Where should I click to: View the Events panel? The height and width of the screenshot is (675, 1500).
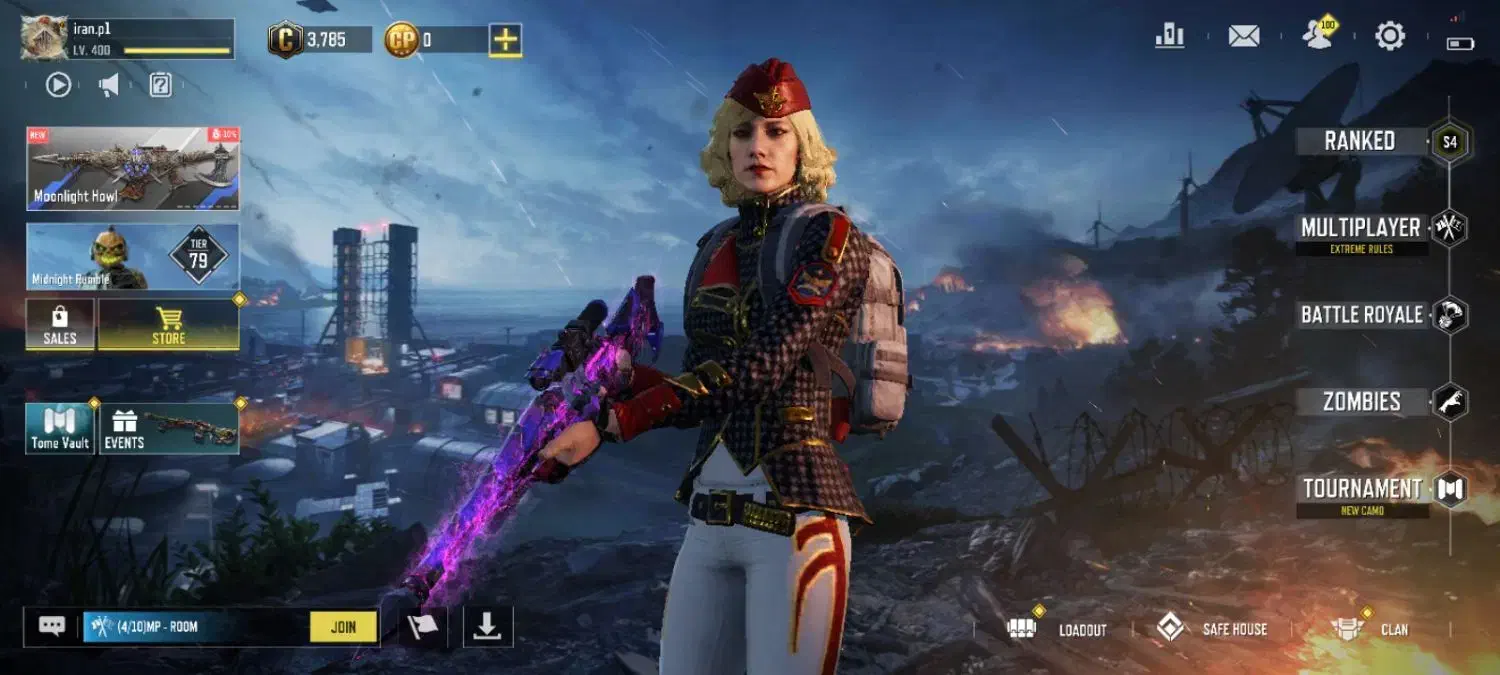(169, 428)
